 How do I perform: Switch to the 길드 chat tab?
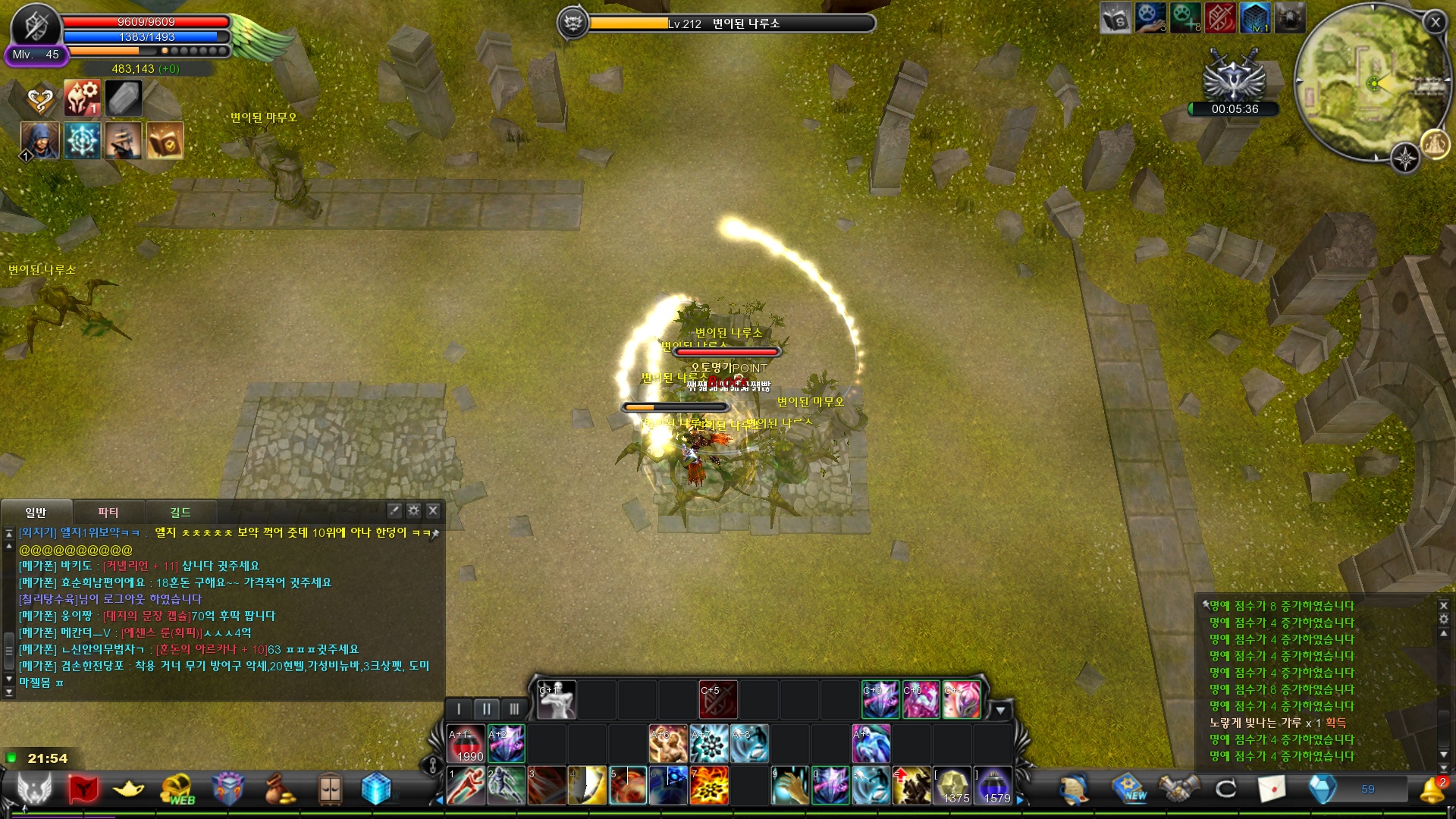coord(180,512)
